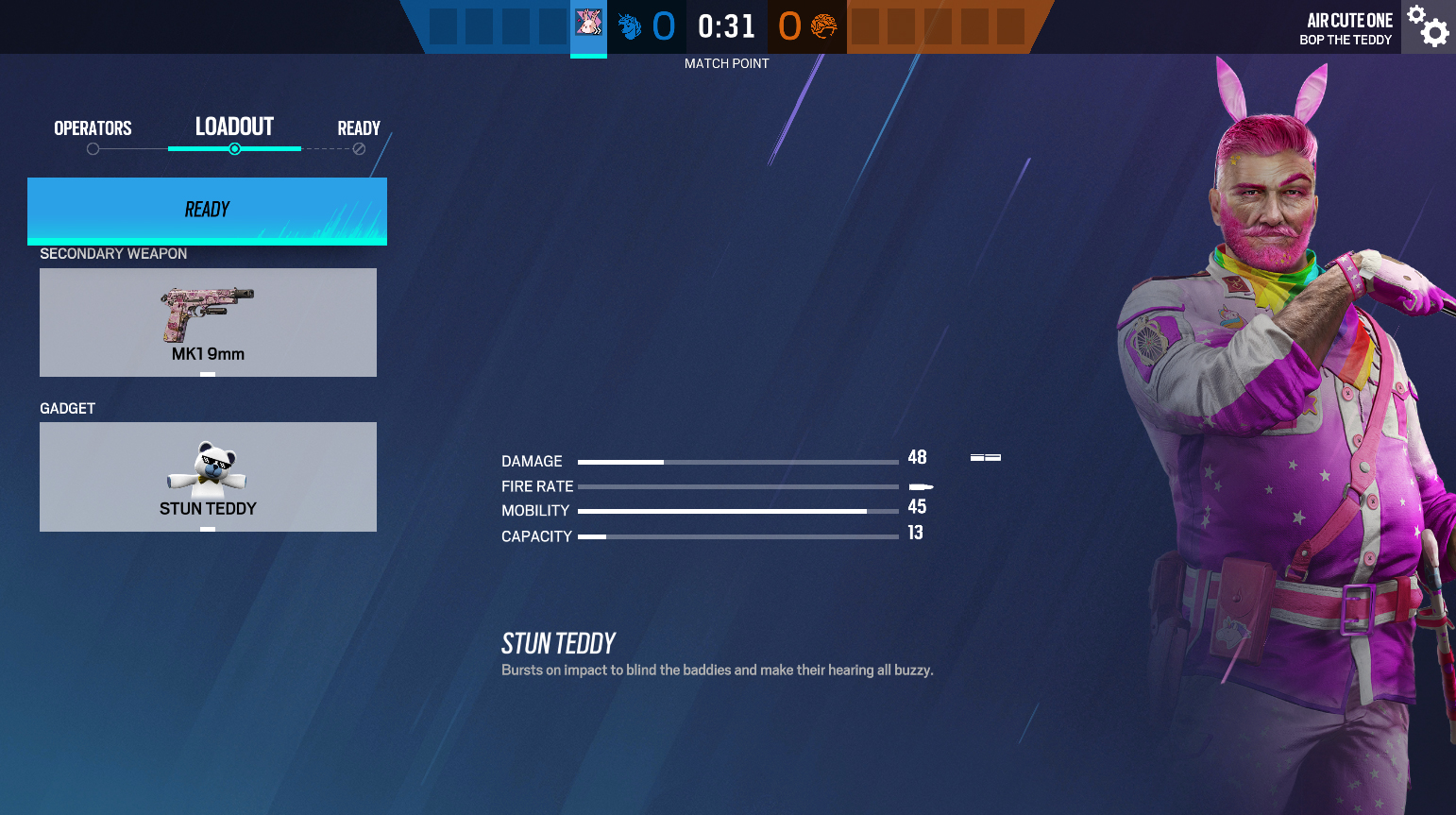Confirm loadout with the blue Ready button
Screen dimensions: 1456x815
[x=207, y=210]
